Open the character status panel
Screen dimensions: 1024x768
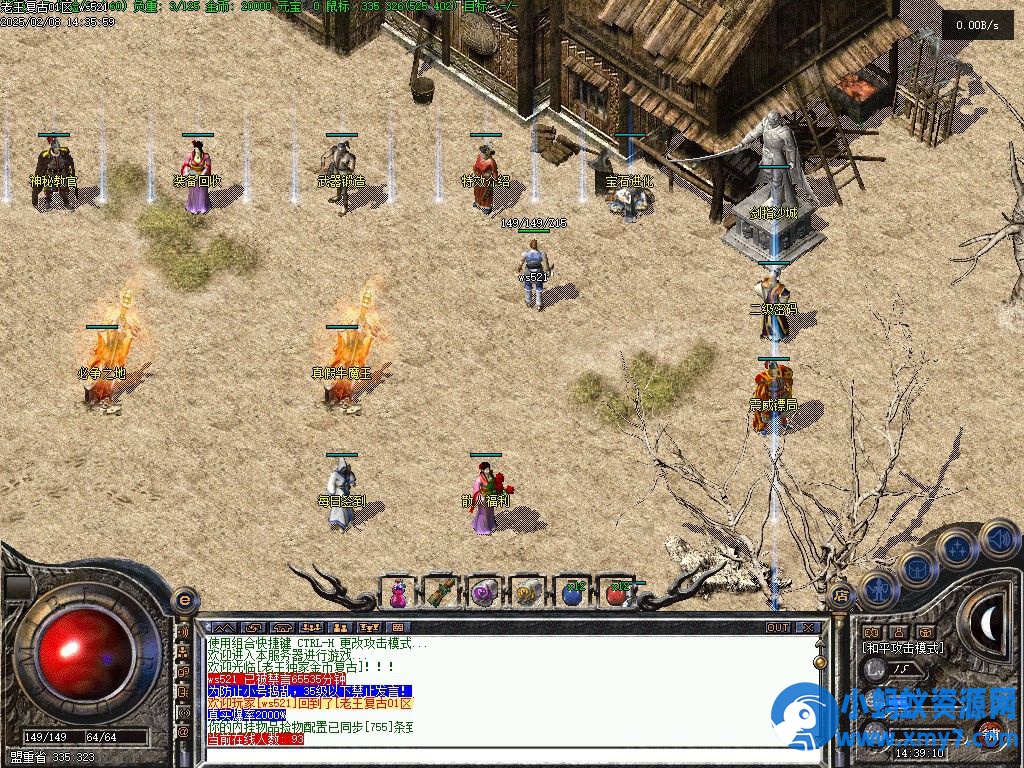pos(875,587)
